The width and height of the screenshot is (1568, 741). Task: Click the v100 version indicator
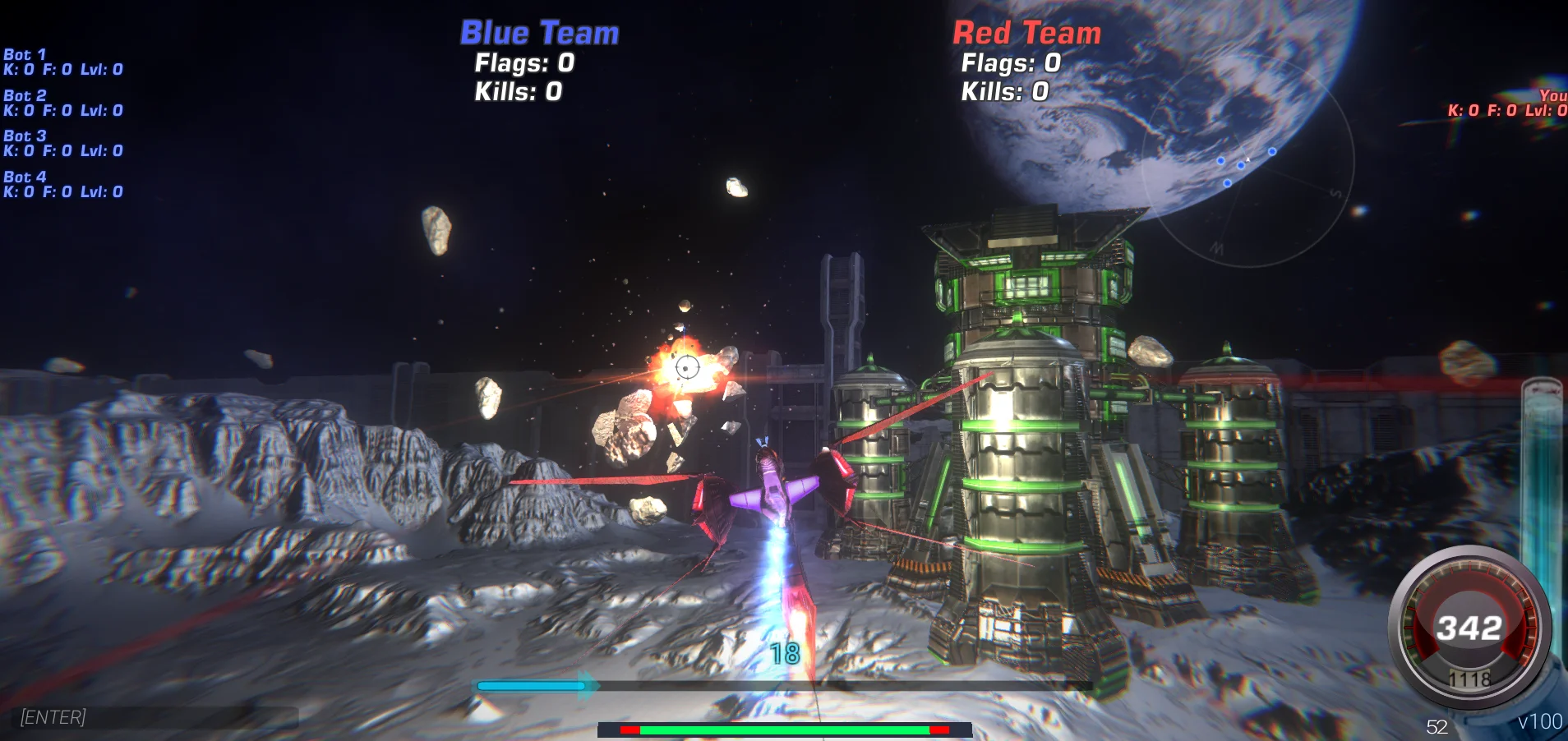[x=1541, y=720]
